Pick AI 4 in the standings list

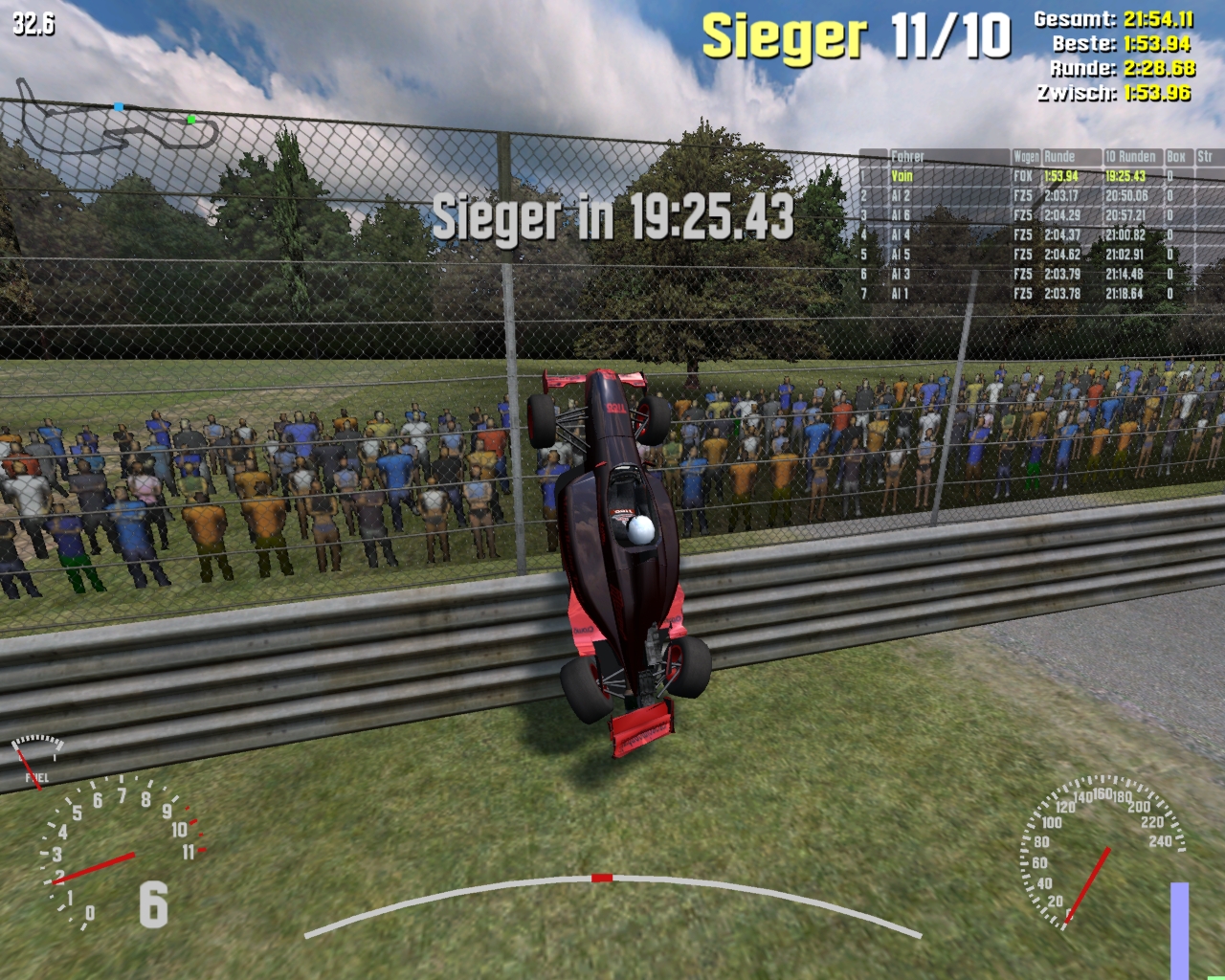(901, 235)
